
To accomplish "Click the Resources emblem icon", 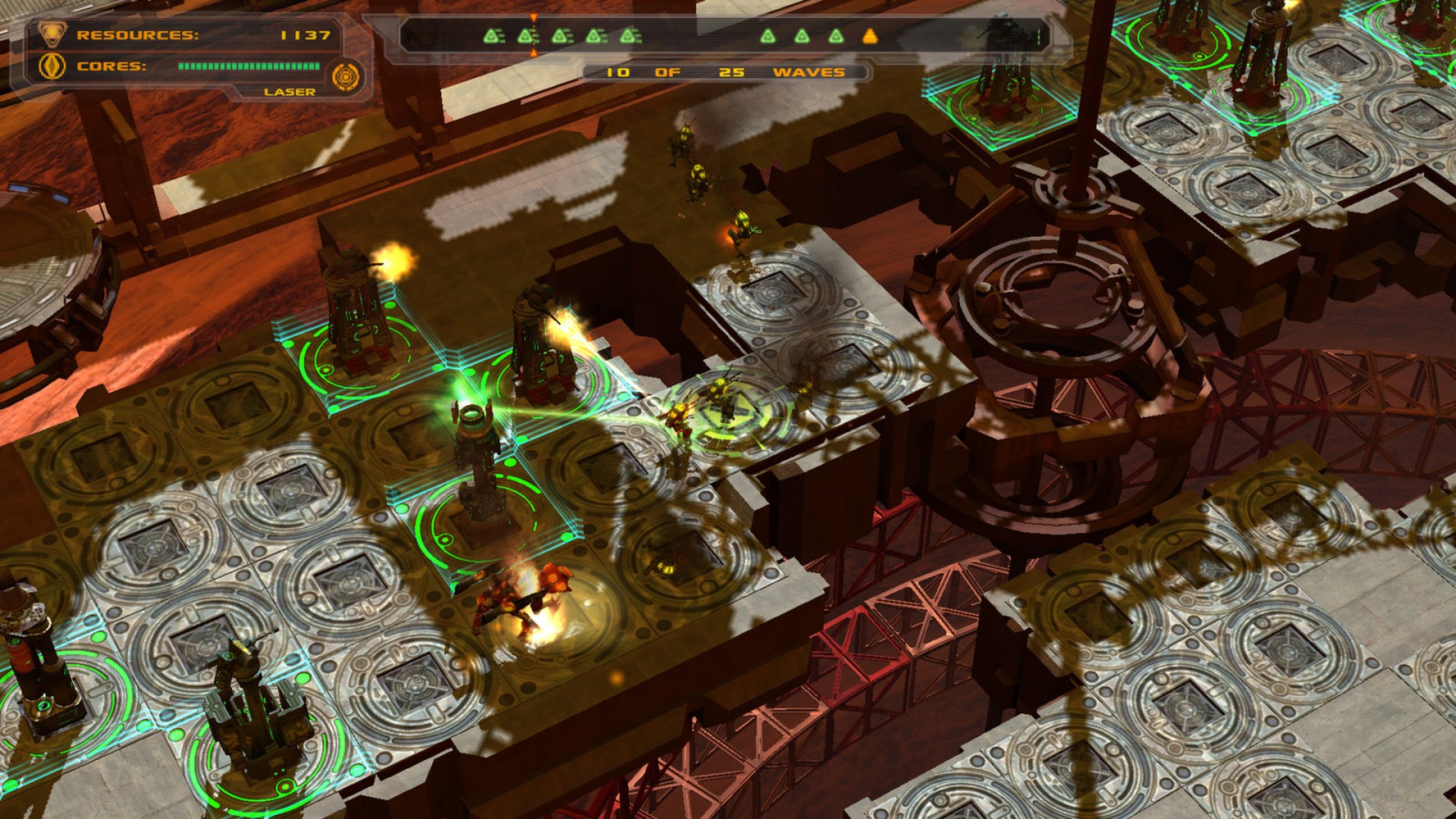I will coord(52,33).
